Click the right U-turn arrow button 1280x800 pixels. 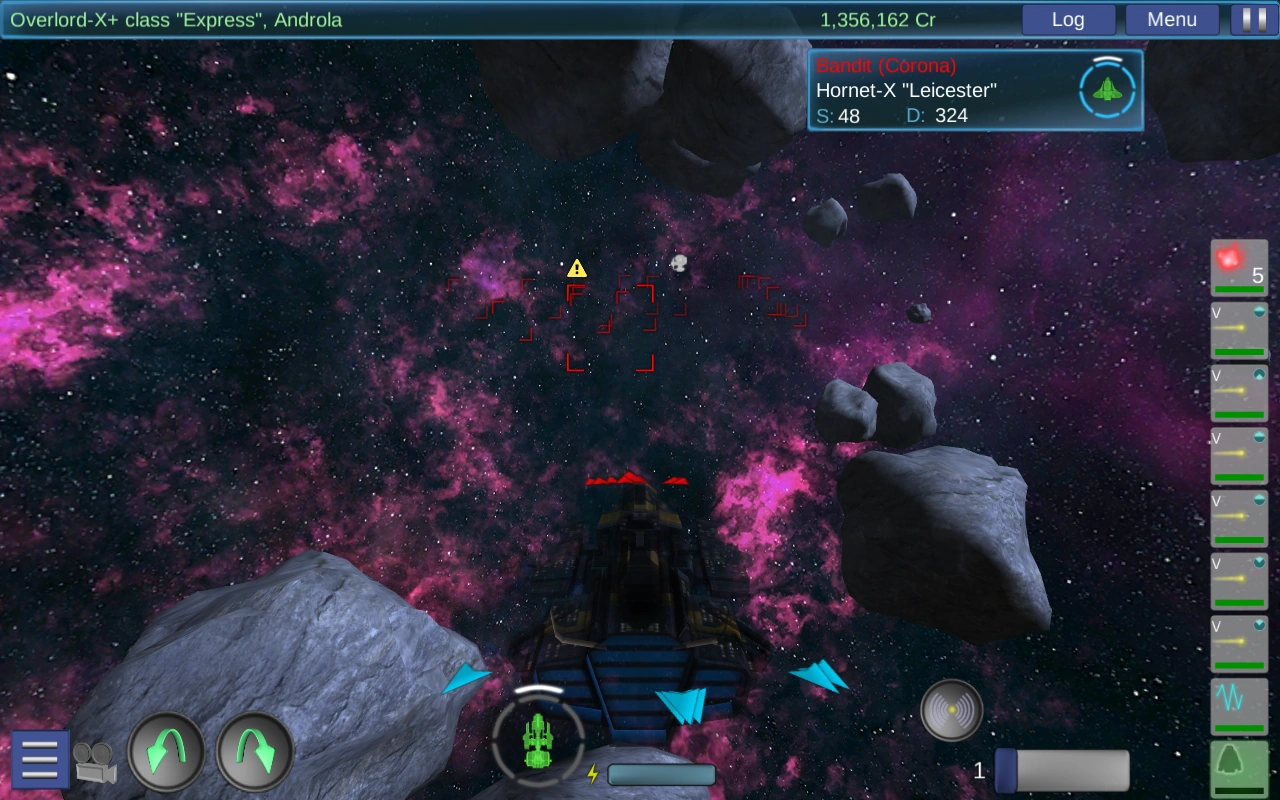tap(255, 752)
